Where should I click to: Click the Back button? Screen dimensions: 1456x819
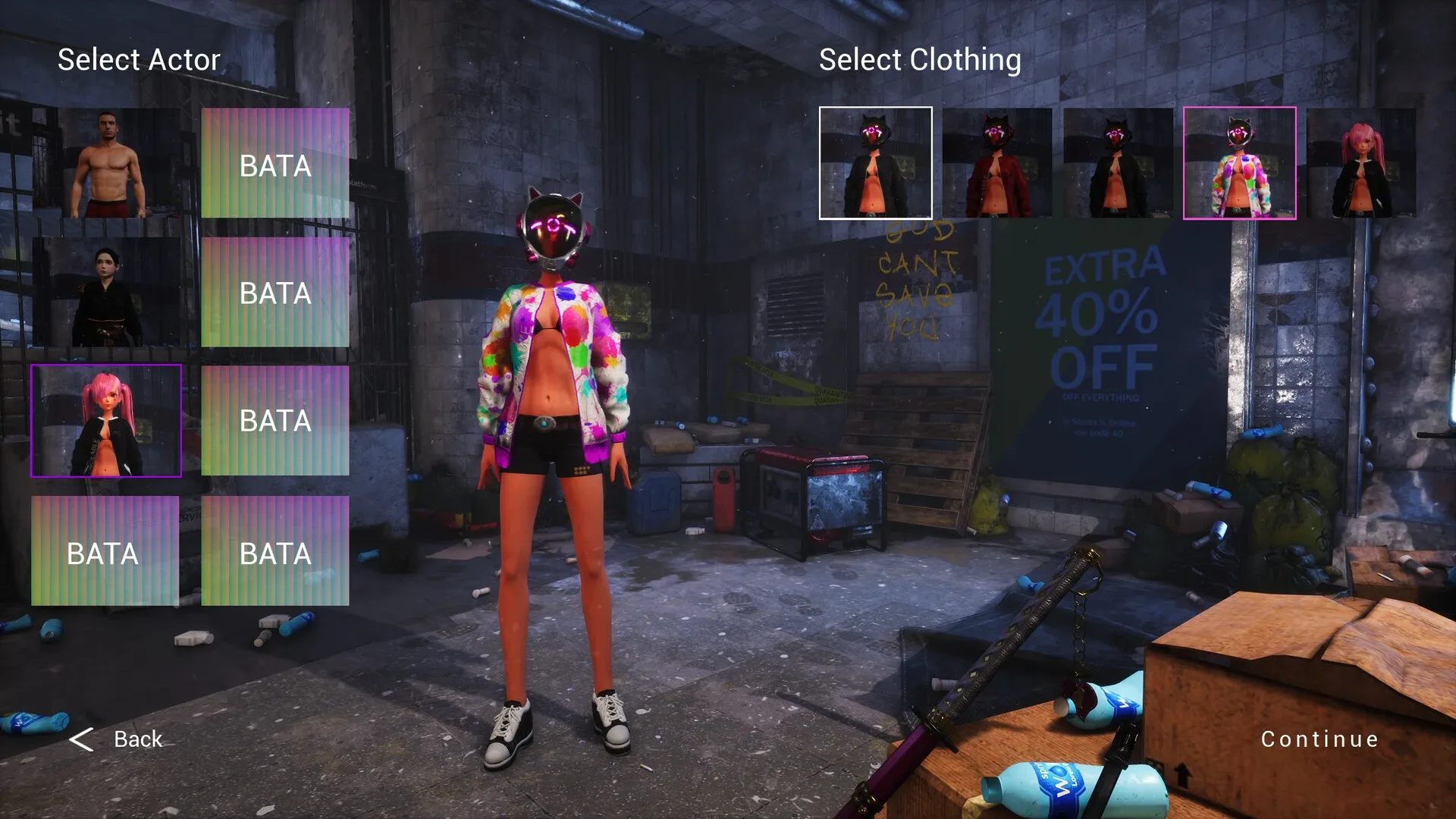(136, 738)
